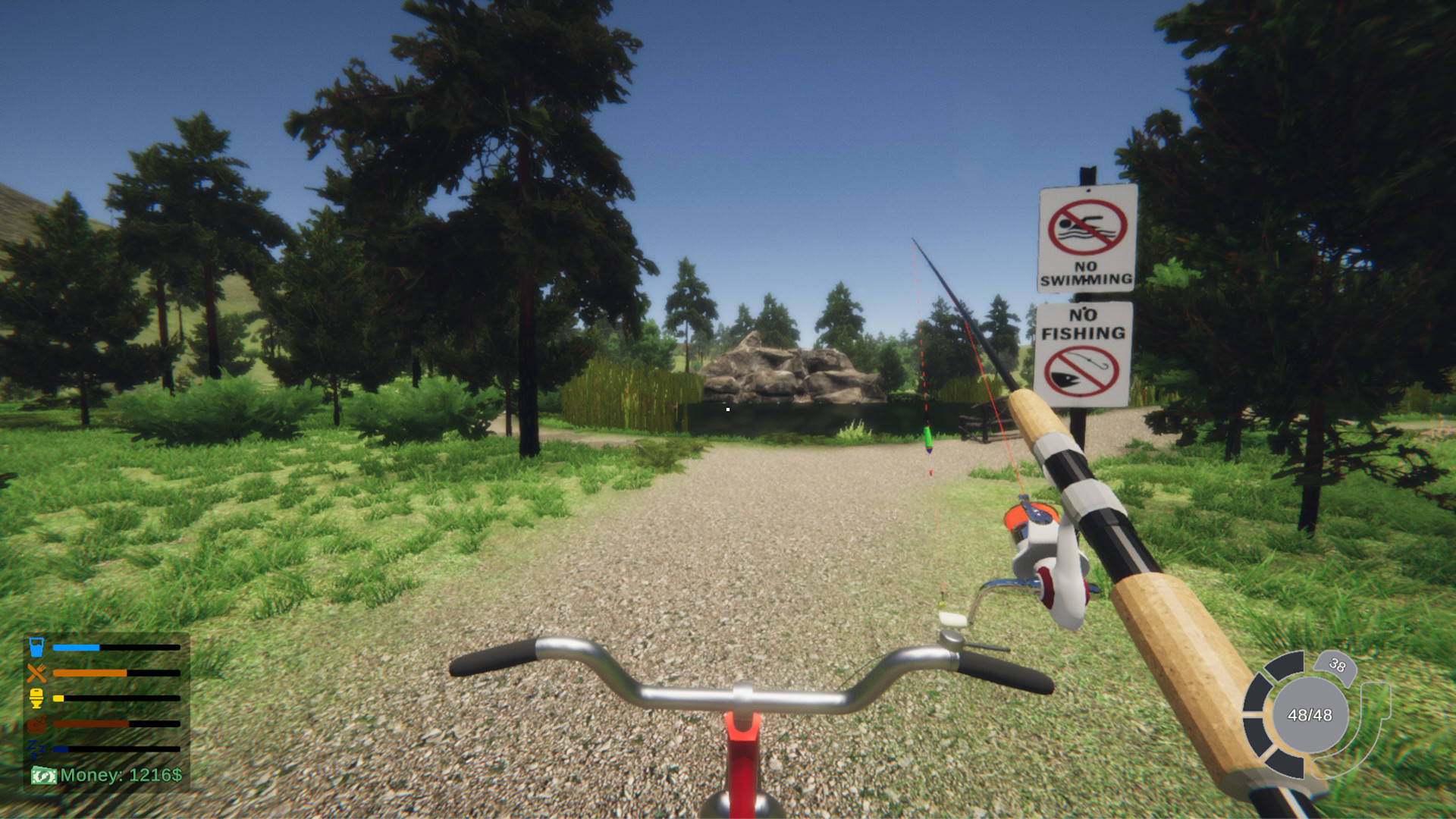1456x819 pixels.
Task: Click the 38 badge above the circular gauge
Action: (1337, 667)
